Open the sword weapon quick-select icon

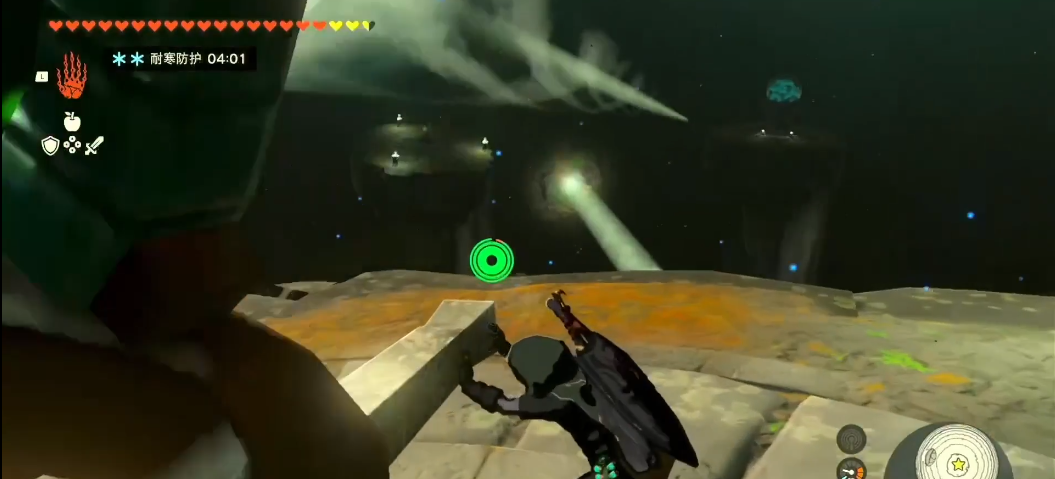[94, 146]
